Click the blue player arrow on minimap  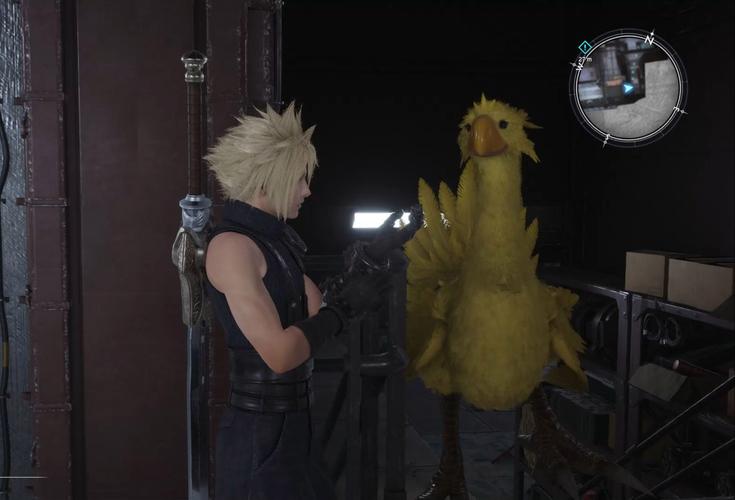[629, 88]
